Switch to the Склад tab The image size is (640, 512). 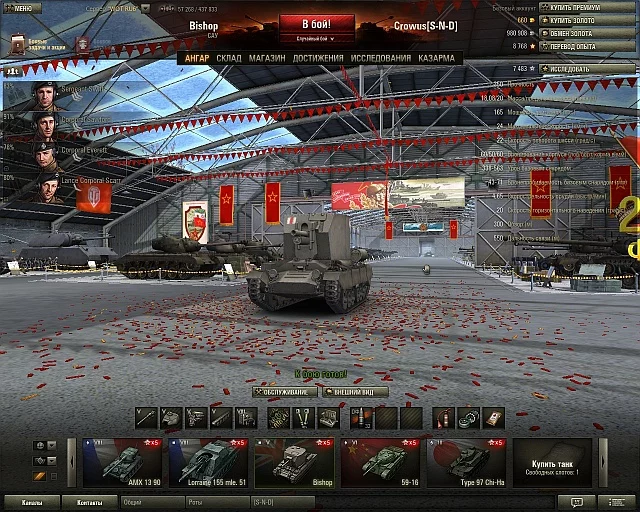pos(228,58)
